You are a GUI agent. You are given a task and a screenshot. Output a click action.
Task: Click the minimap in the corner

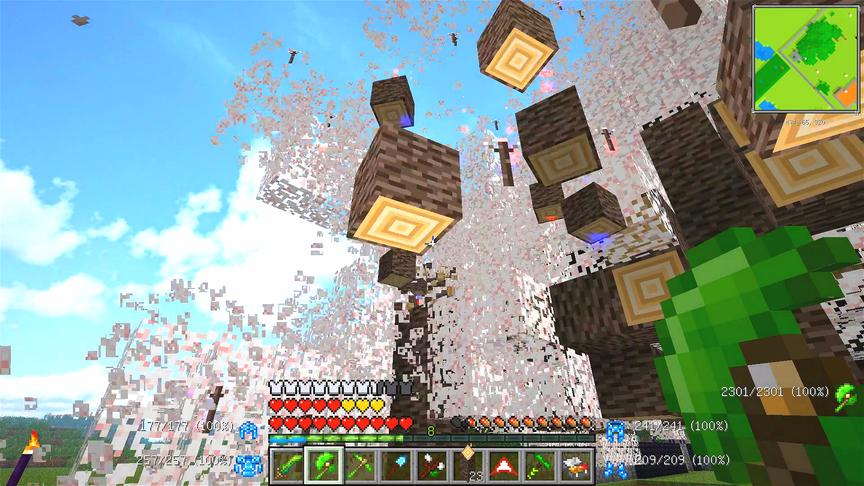[x=806, y=60]
